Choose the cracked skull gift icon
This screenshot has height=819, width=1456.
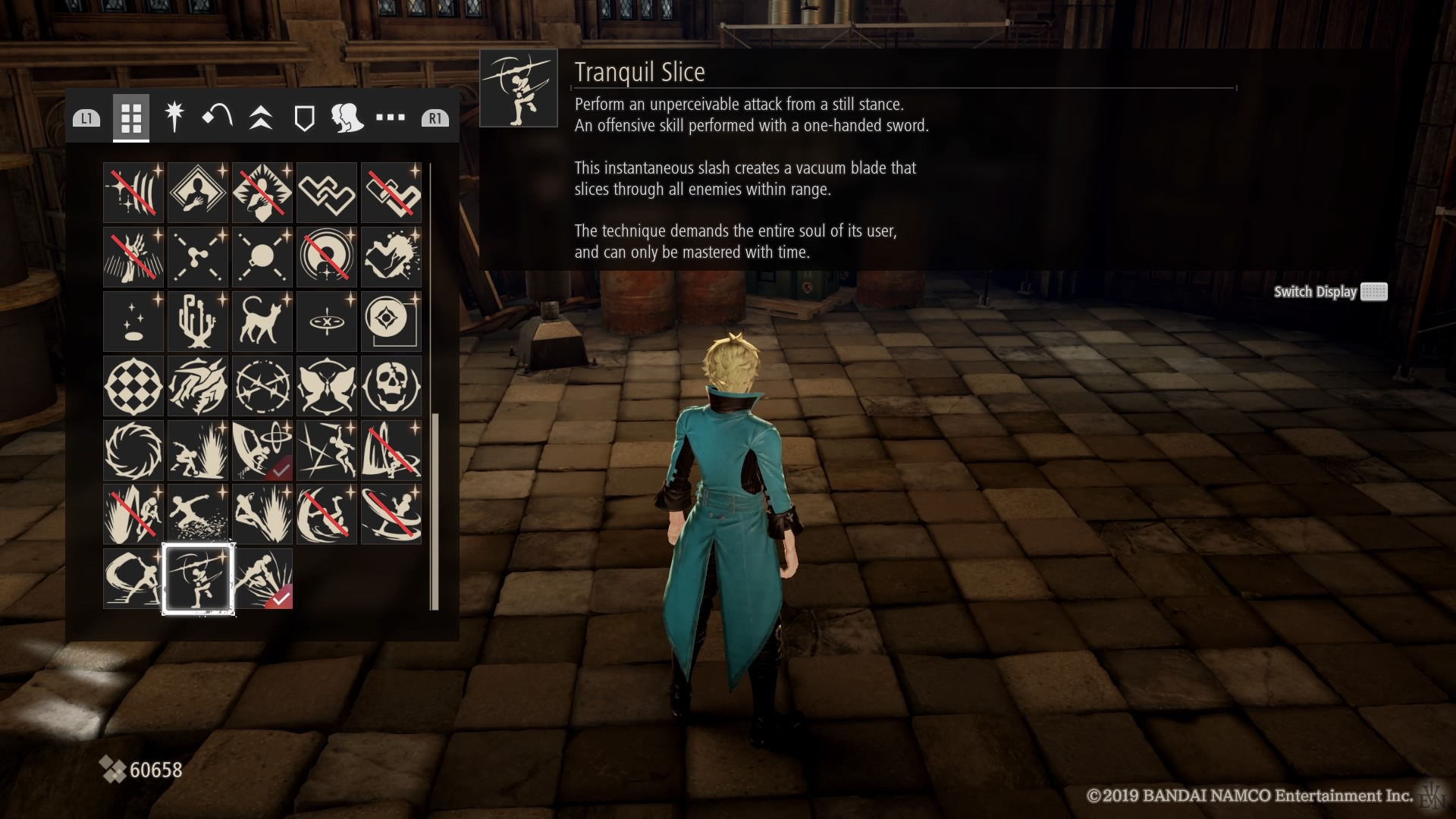click(391, 385)
